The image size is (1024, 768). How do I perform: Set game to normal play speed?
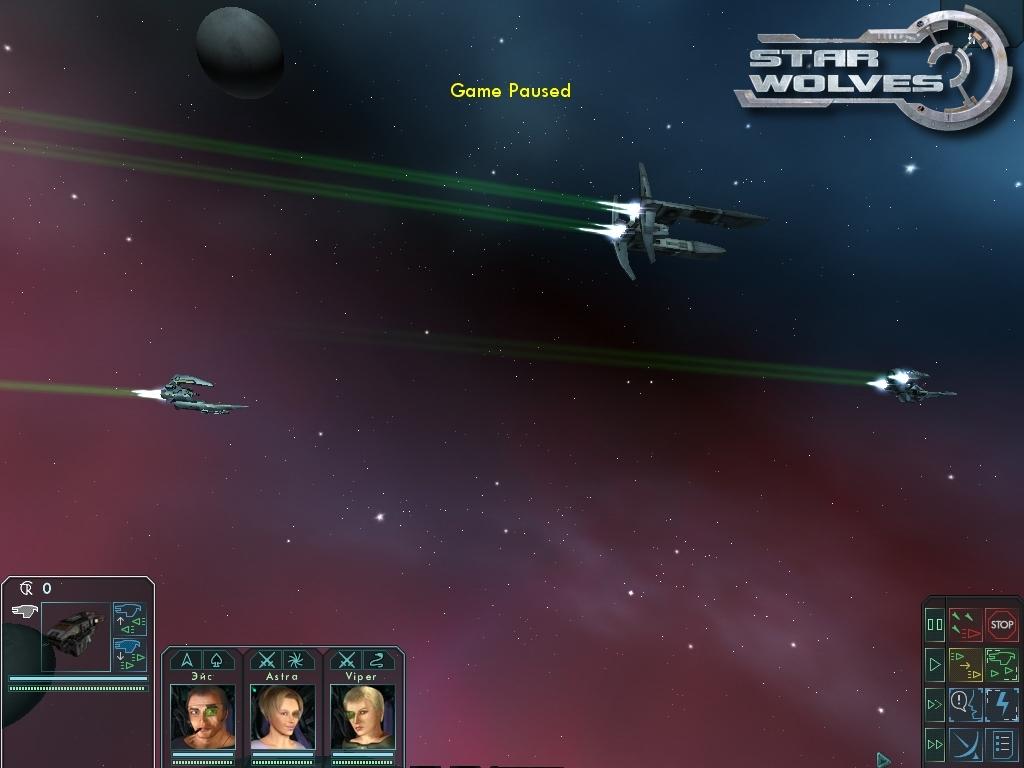(935, 664)
